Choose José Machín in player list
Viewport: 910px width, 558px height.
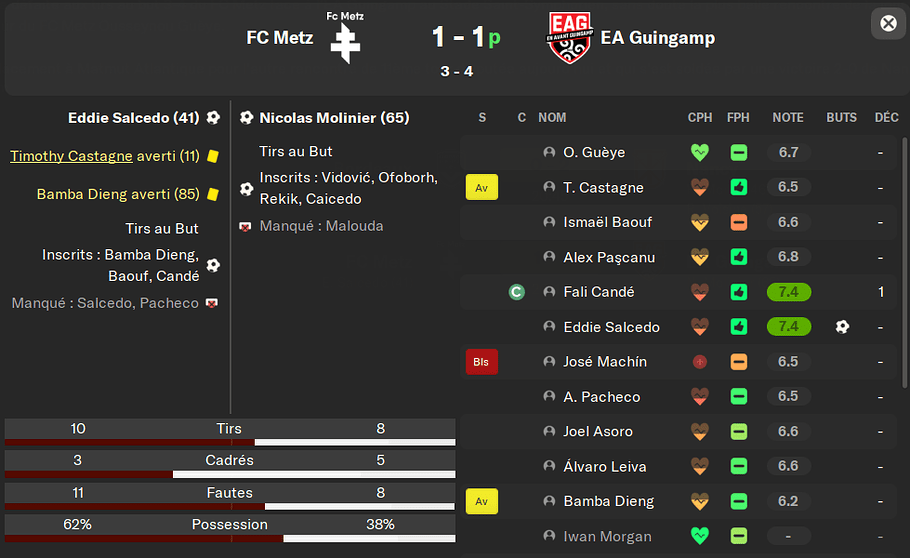(605, 362)
